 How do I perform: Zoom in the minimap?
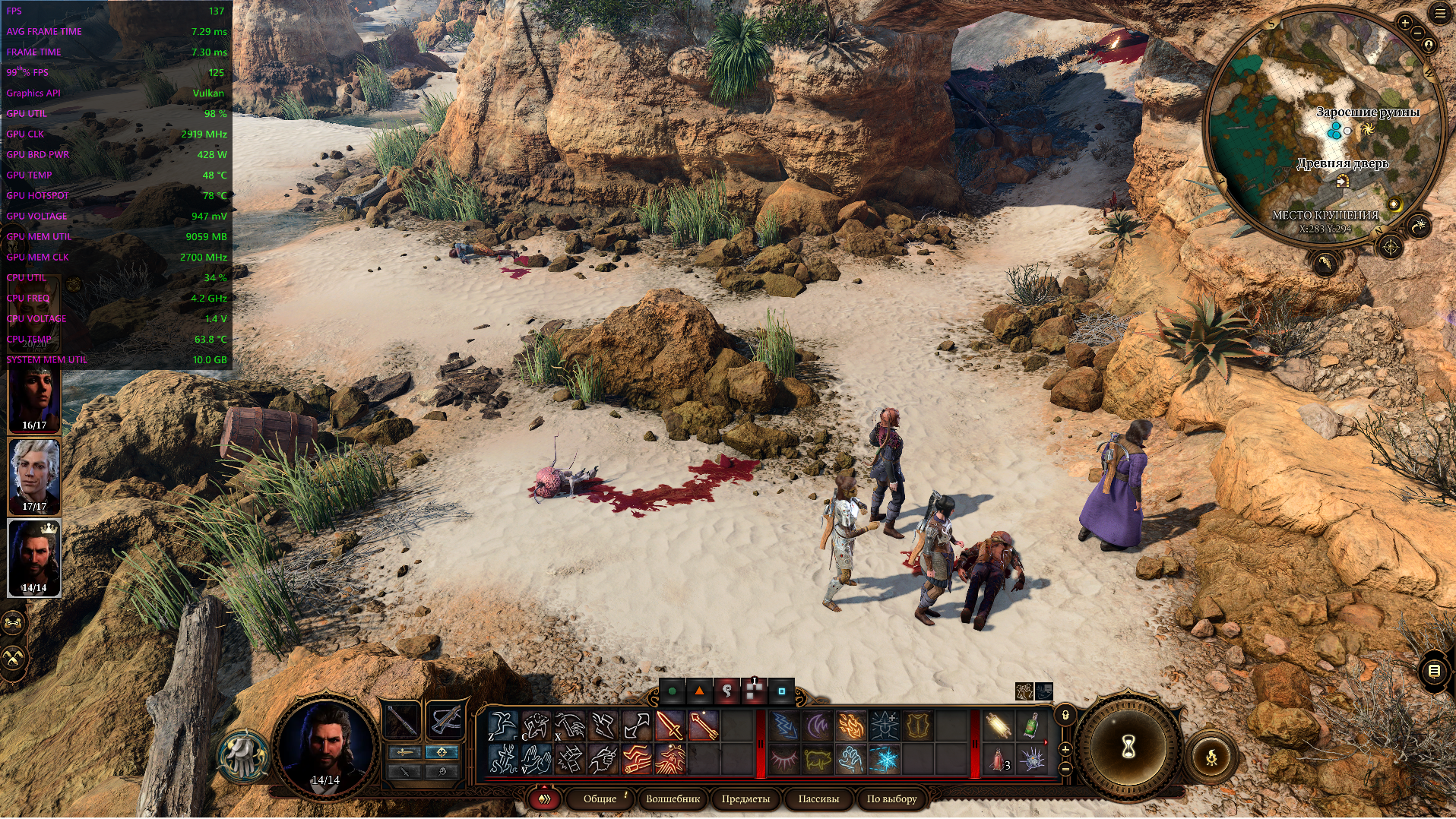[x=1405, y=23]
